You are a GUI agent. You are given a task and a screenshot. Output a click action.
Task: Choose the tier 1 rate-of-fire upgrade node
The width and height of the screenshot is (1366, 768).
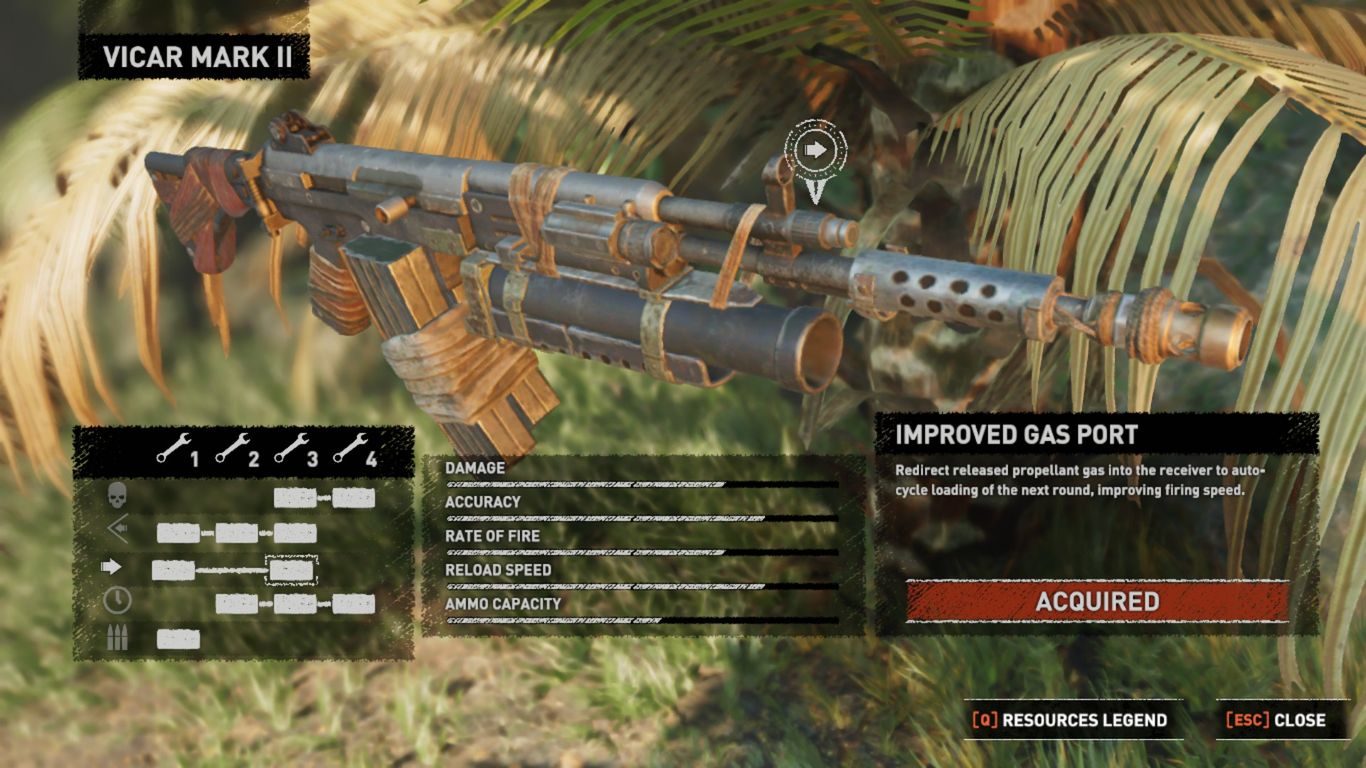coord(173,570)
